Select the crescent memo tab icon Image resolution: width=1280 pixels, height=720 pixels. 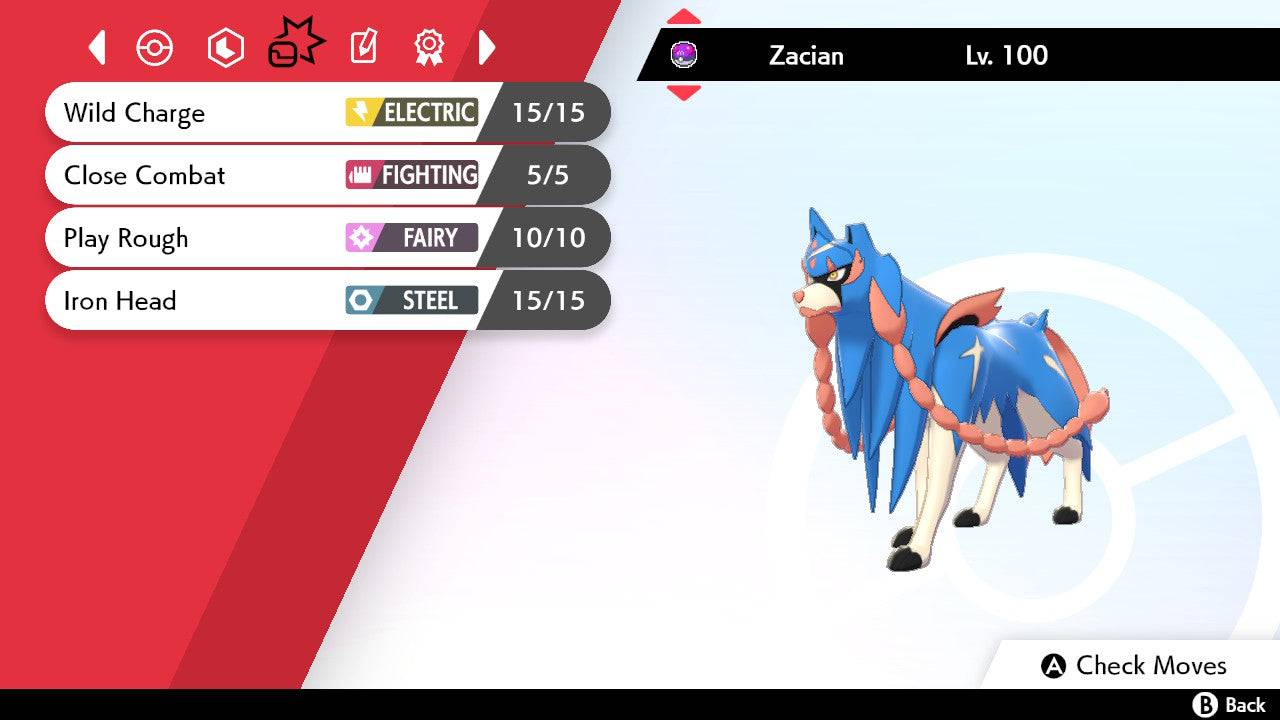pyautogui.click(x=225, y=47)
